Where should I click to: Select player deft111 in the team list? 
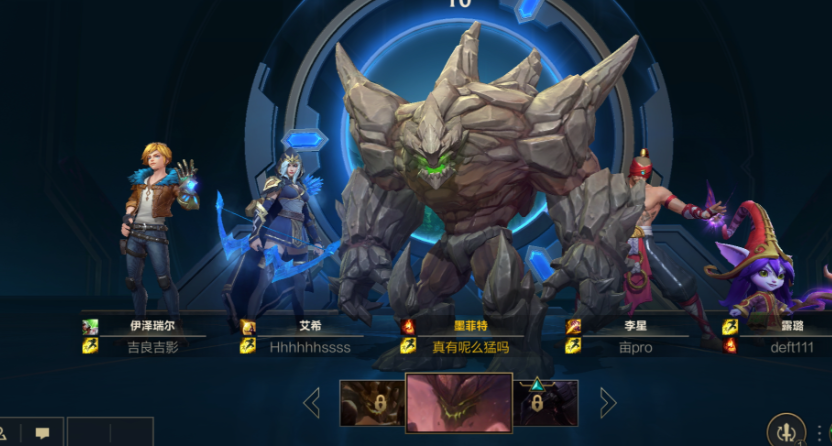click(x=785, y=347)
